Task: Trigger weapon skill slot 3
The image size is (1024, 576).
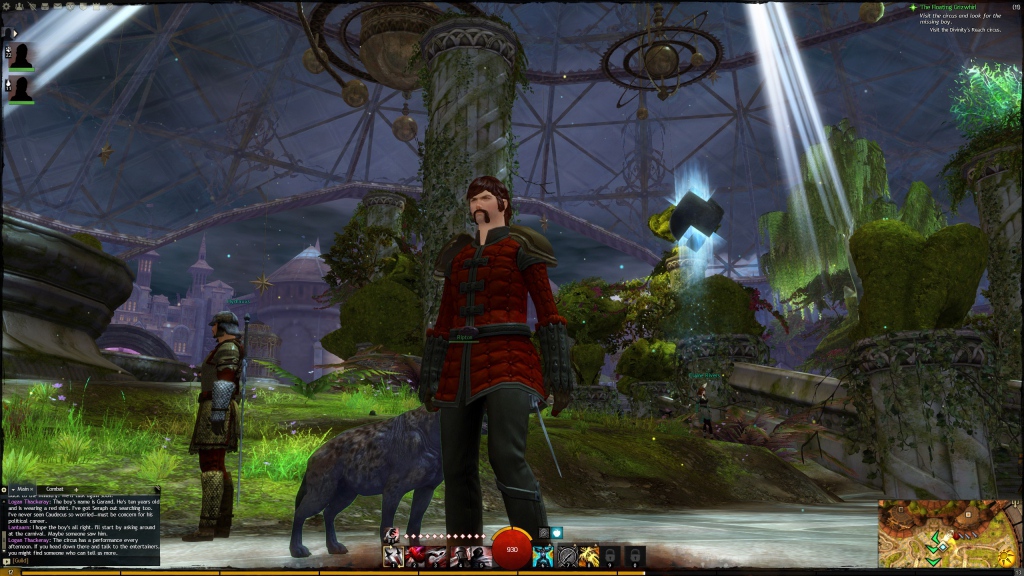Action: (438, 555)
